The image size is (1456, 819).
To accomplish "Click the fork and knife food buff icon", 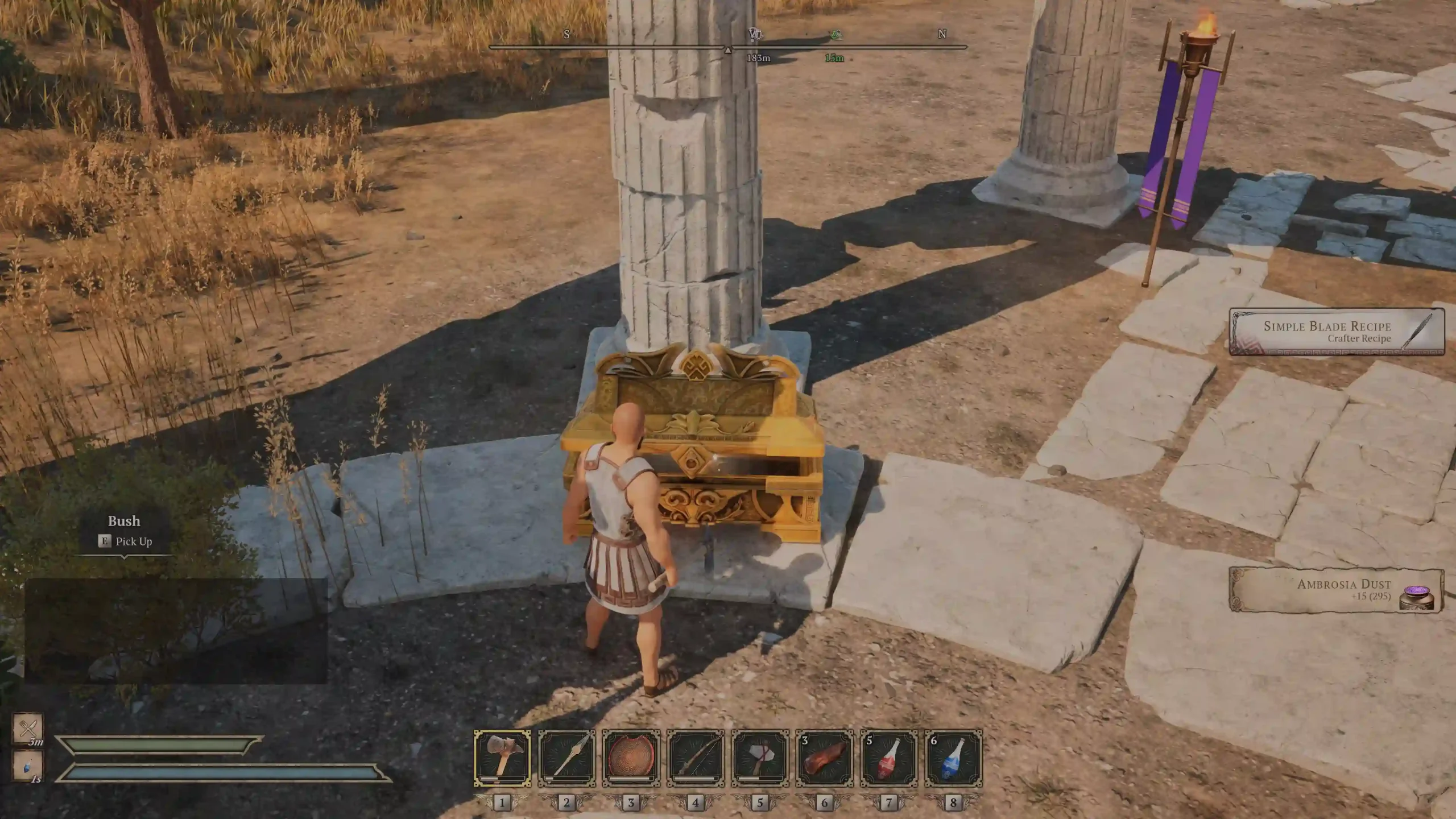I will tap(28, 728).
